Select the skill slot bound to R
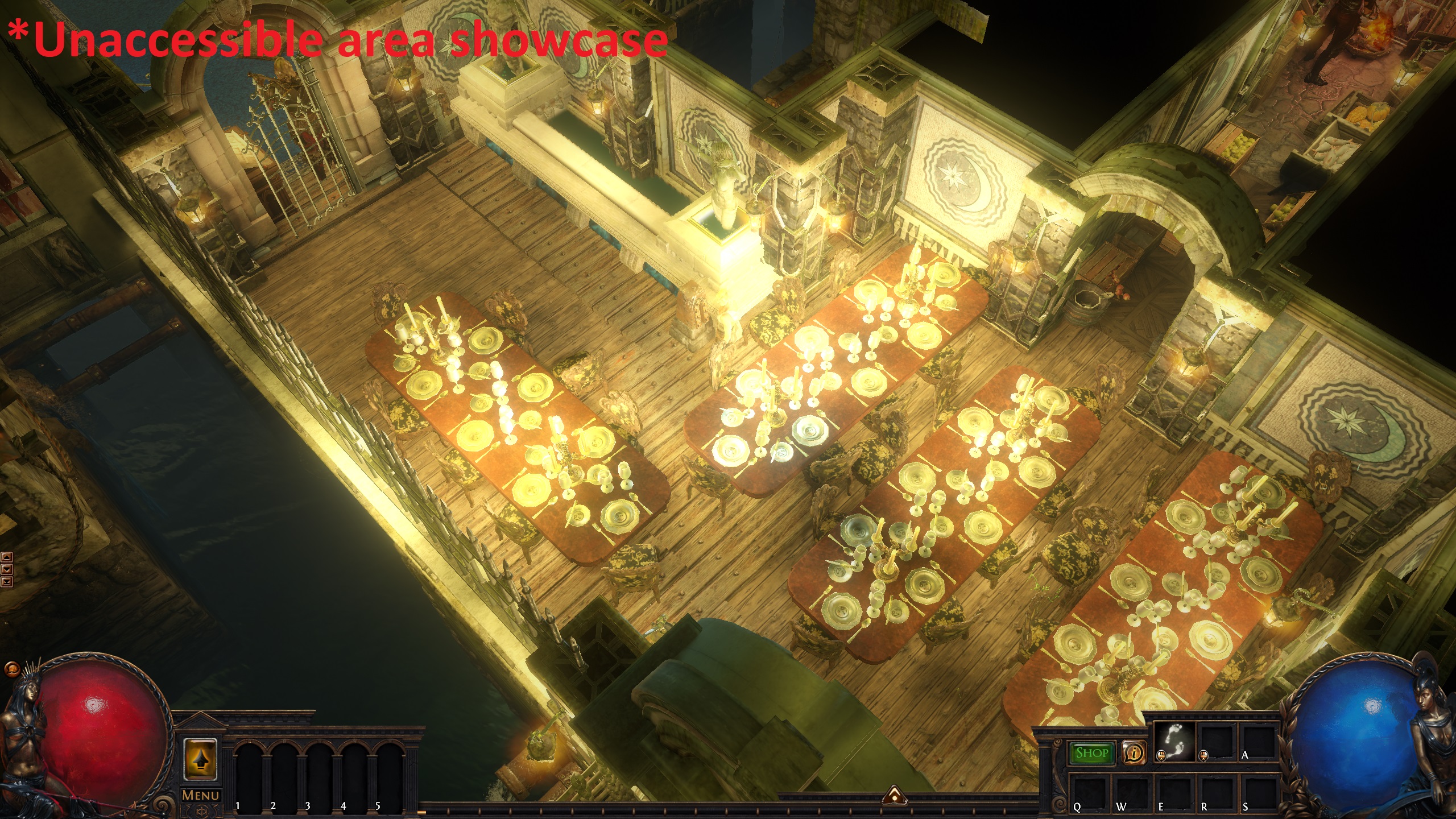 coord(1216,793)
